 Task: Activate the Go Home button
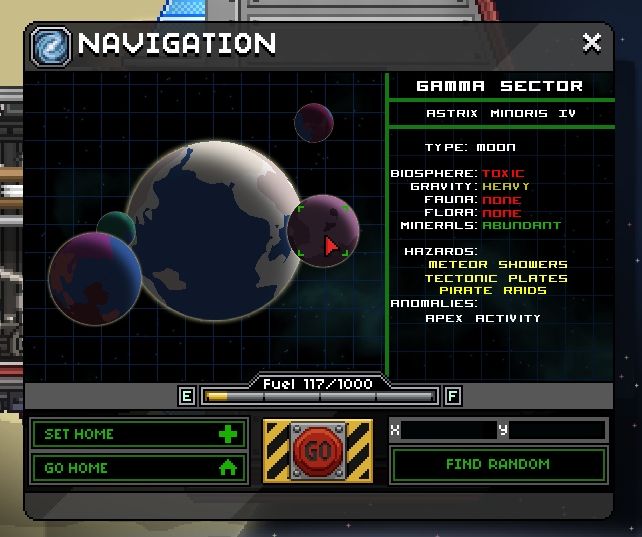[138, 467]
